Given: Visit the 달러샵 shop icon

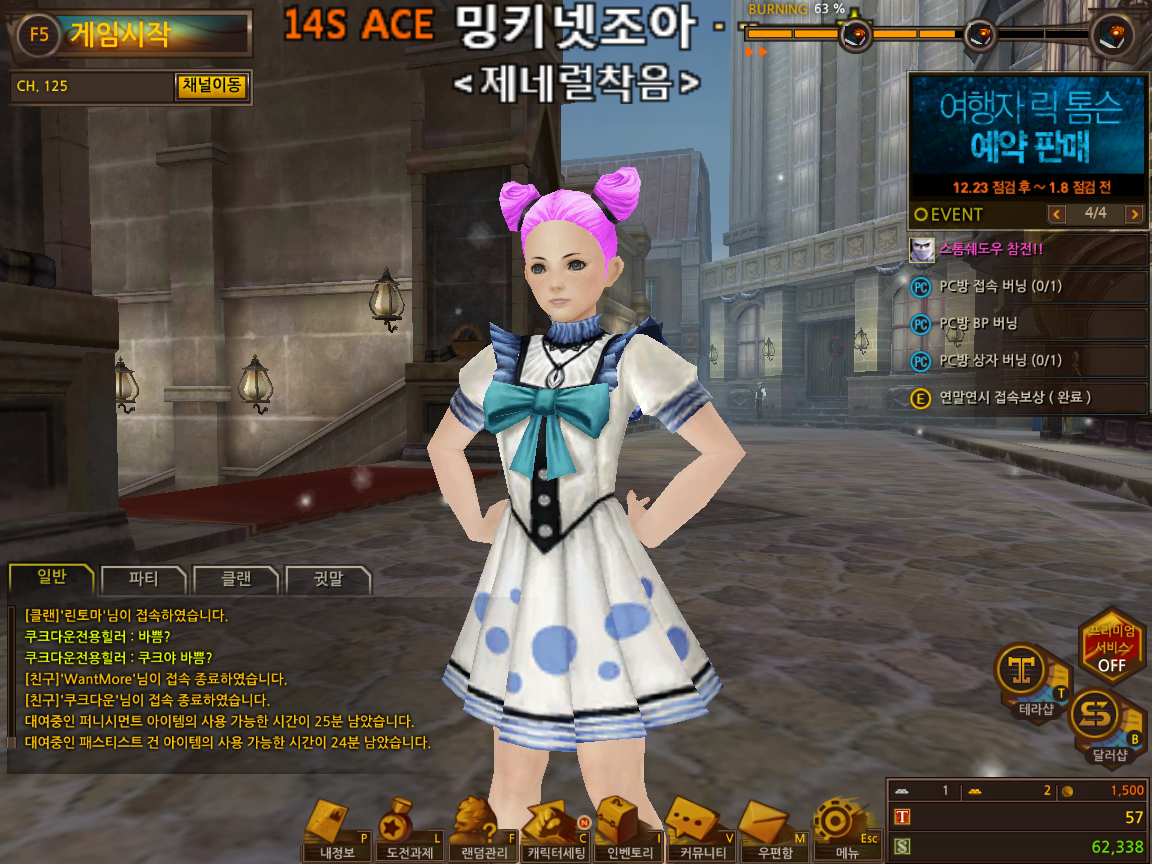Looking at the screenshot, I should pos(1103,722).
